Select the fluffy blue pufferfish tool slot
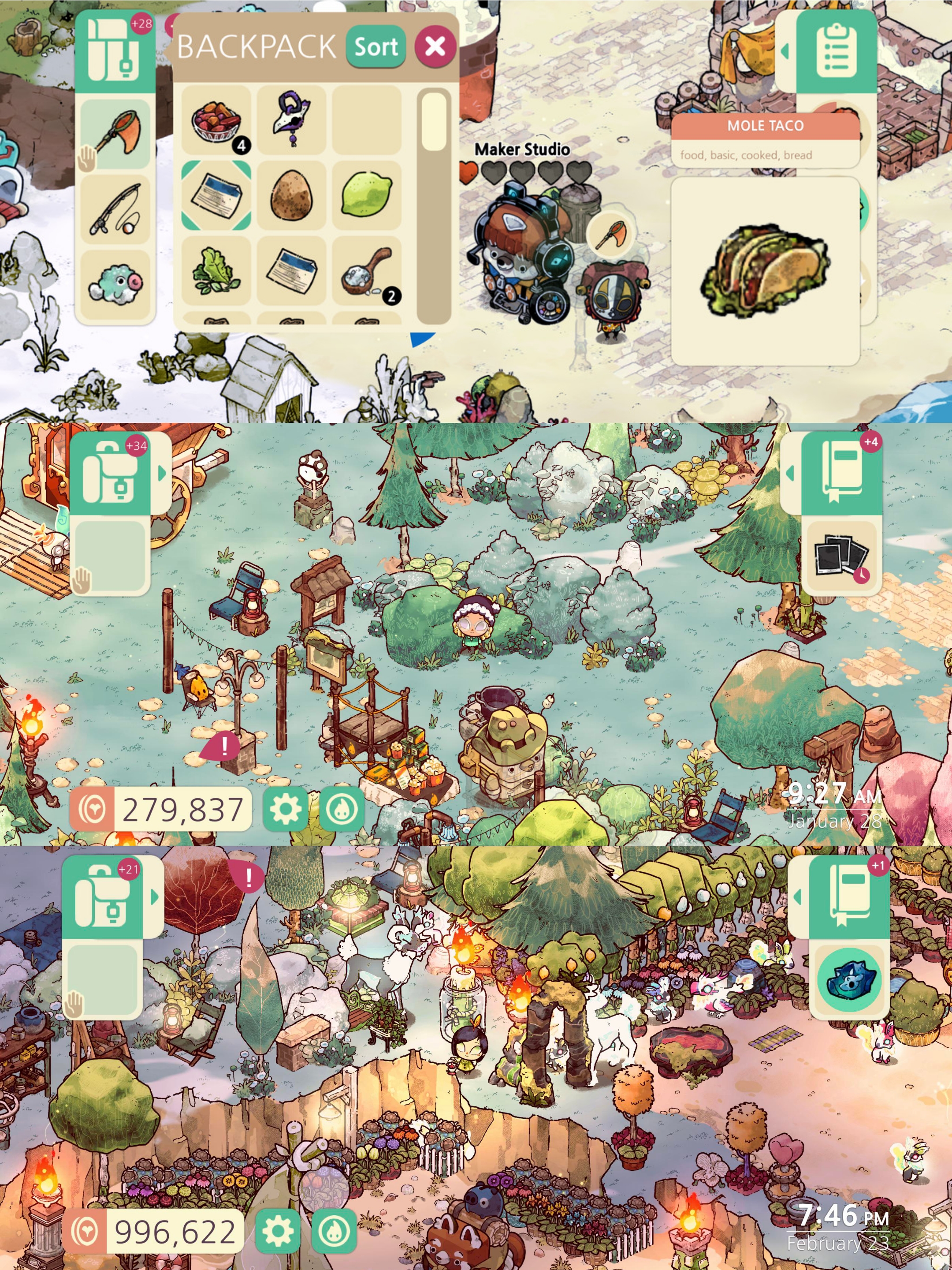 click(x=116, y=284)
